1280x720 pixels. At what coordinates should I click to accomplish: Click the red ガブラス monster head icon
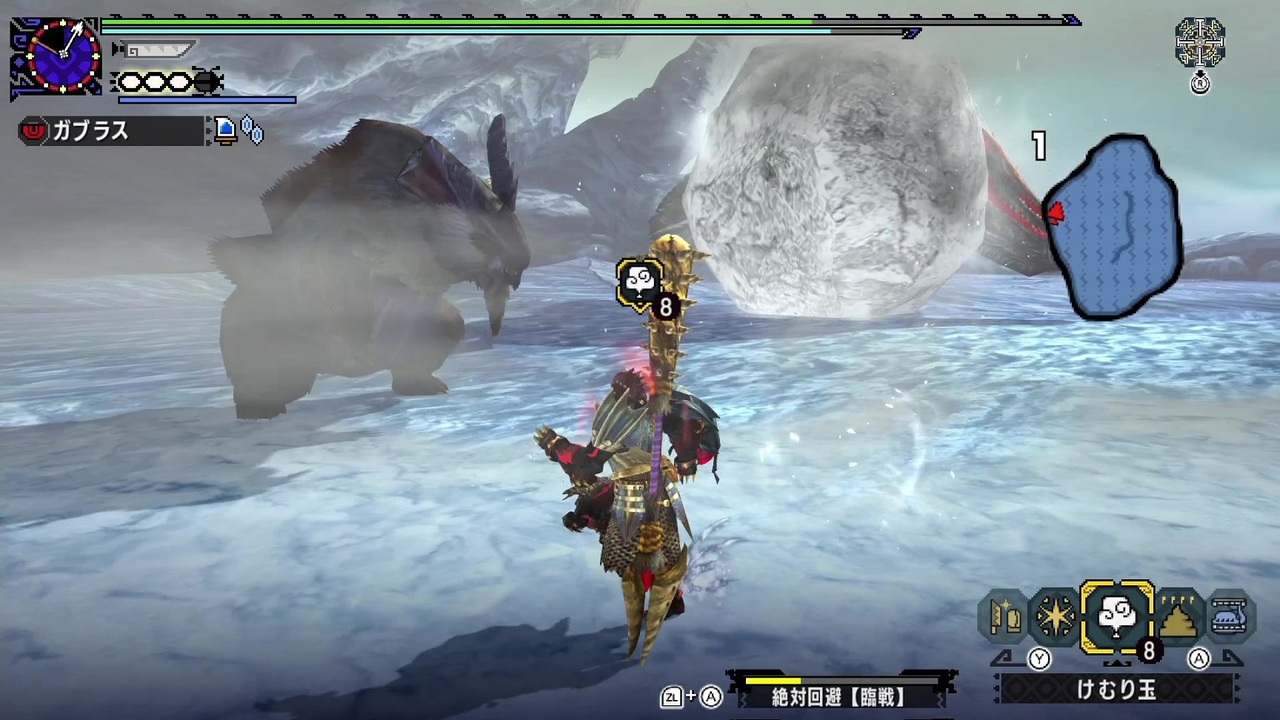click(x=33, y=131)
